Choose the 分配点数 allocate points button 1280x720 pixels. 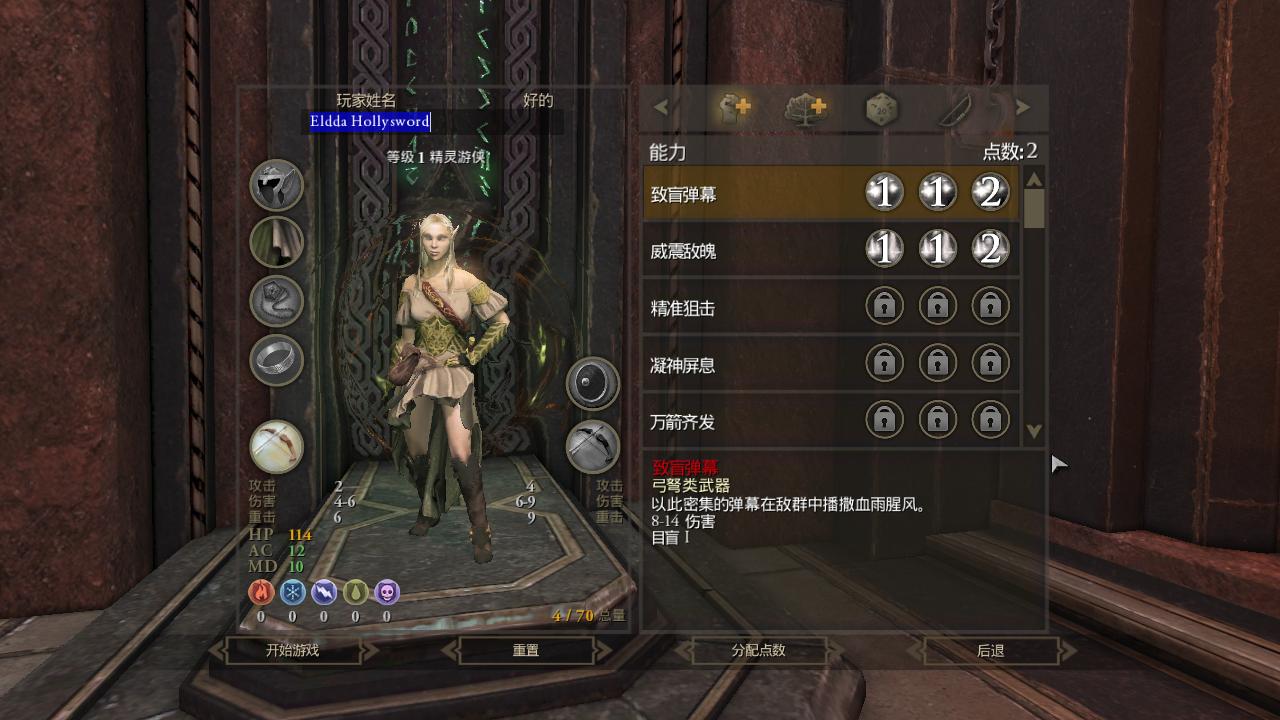(x=758, y=650)
